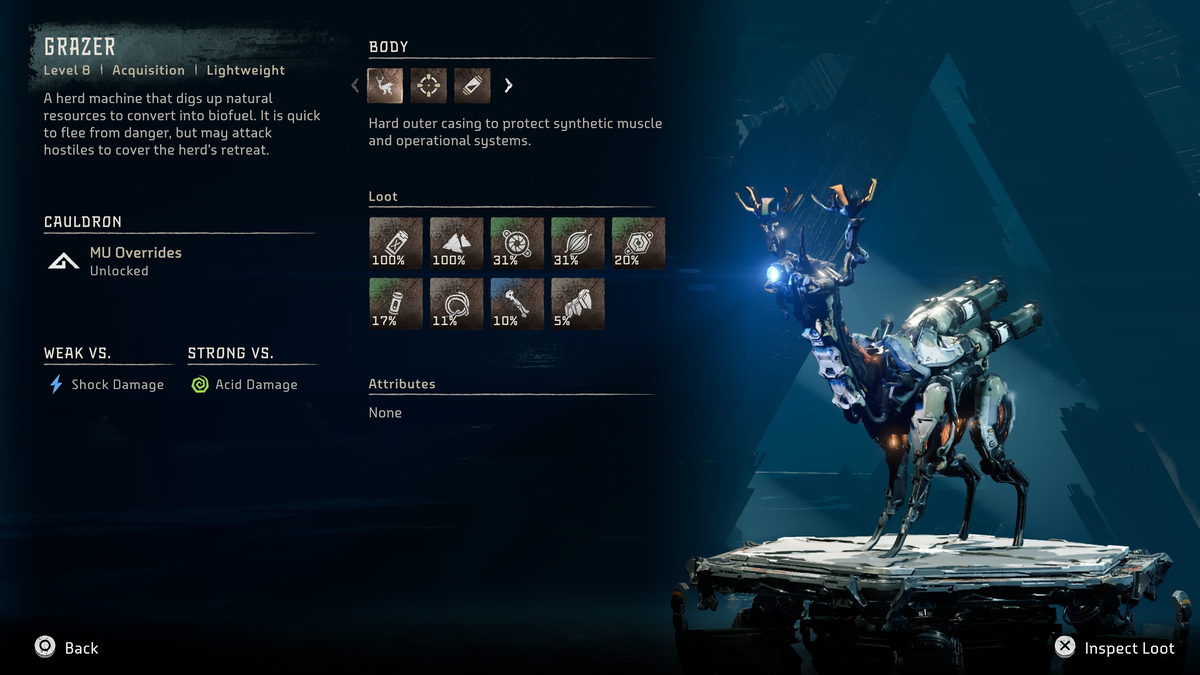The height and width of the screenshot is (675, 1200).
Task: Go back using the Back button
Action: (x=66, y=647)
